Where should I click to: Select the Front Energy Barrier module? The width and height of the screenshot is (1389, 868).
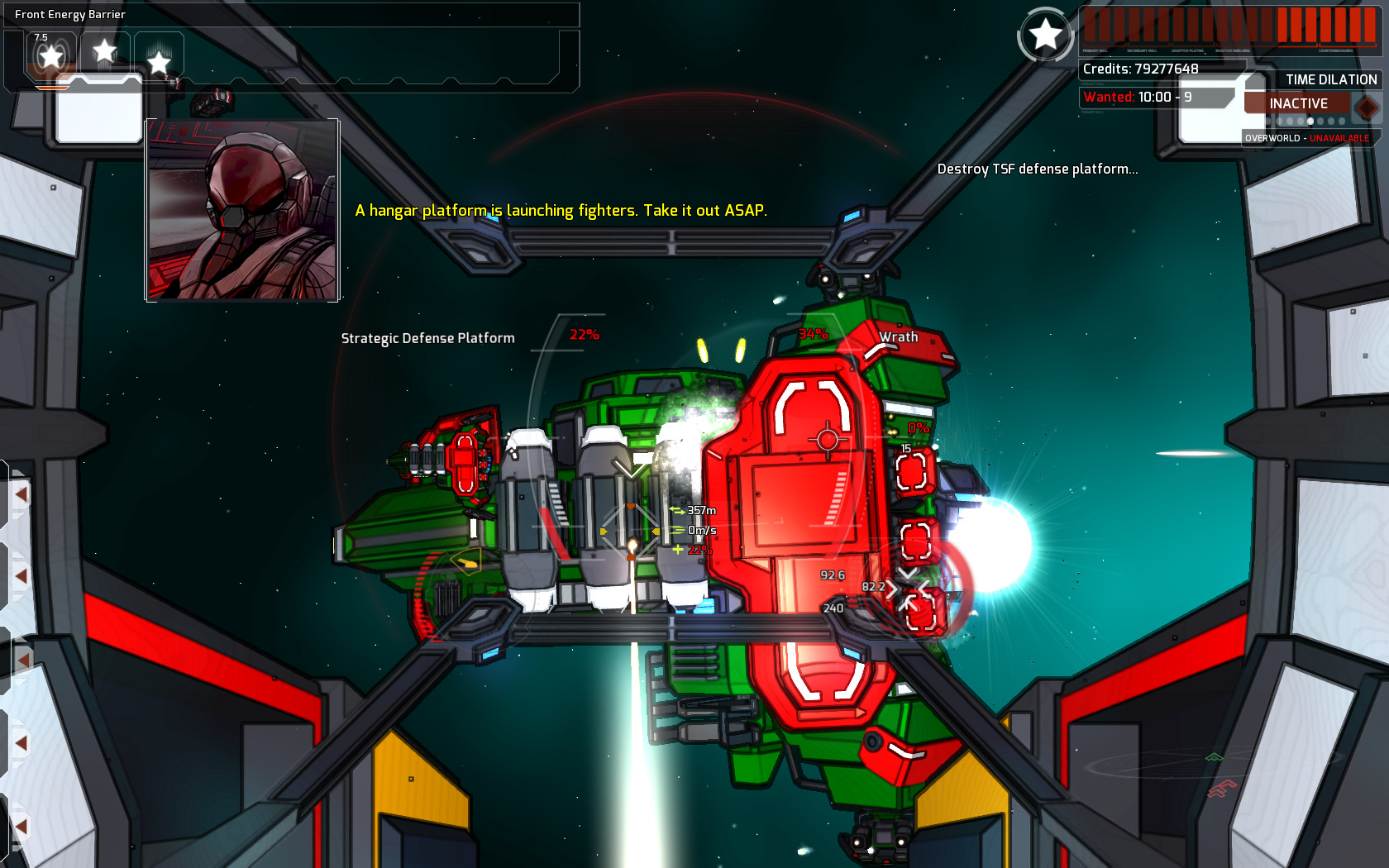tap(71, 14)
